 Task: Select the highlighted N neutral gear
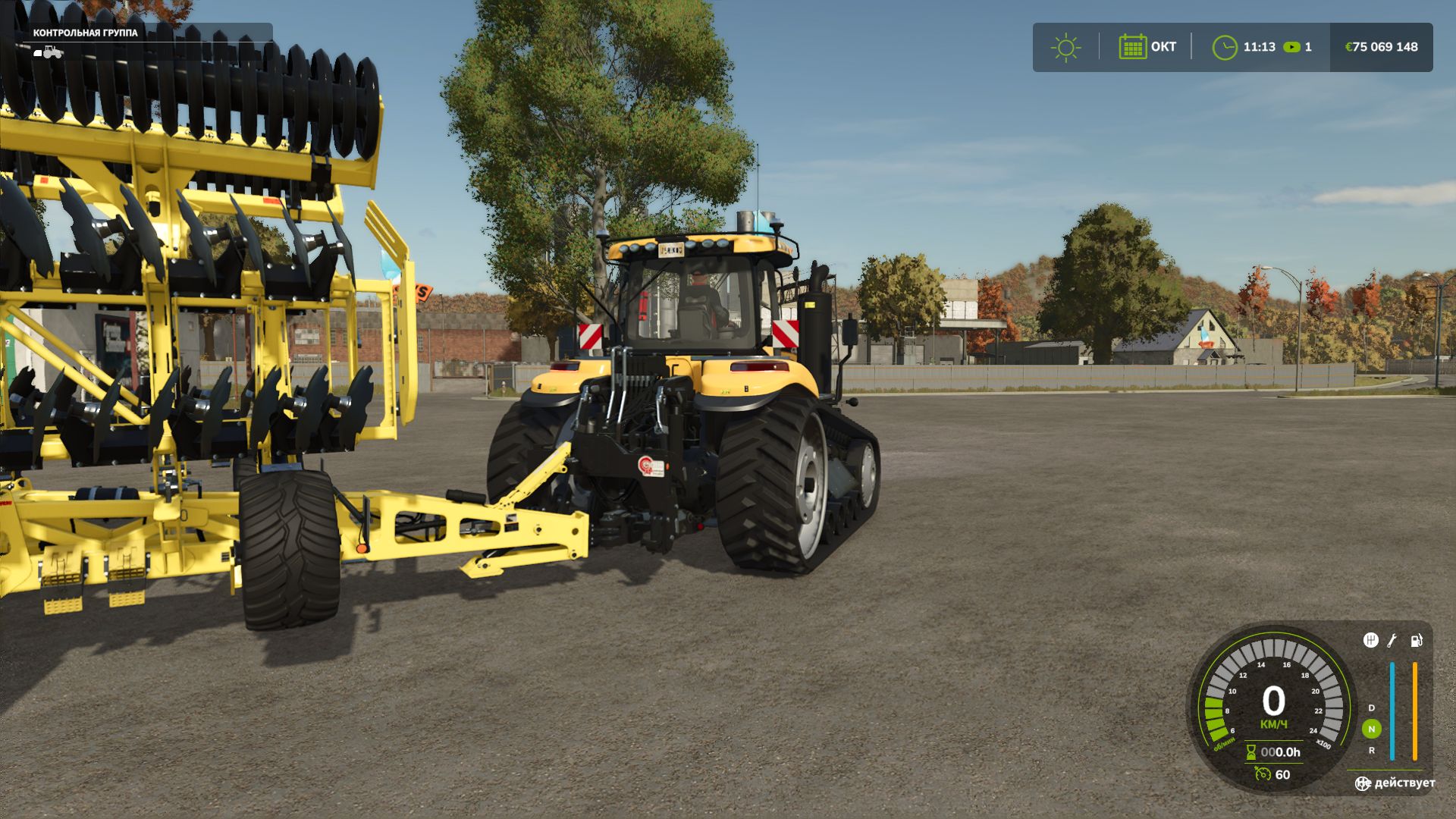click(x=1371, y=729)
